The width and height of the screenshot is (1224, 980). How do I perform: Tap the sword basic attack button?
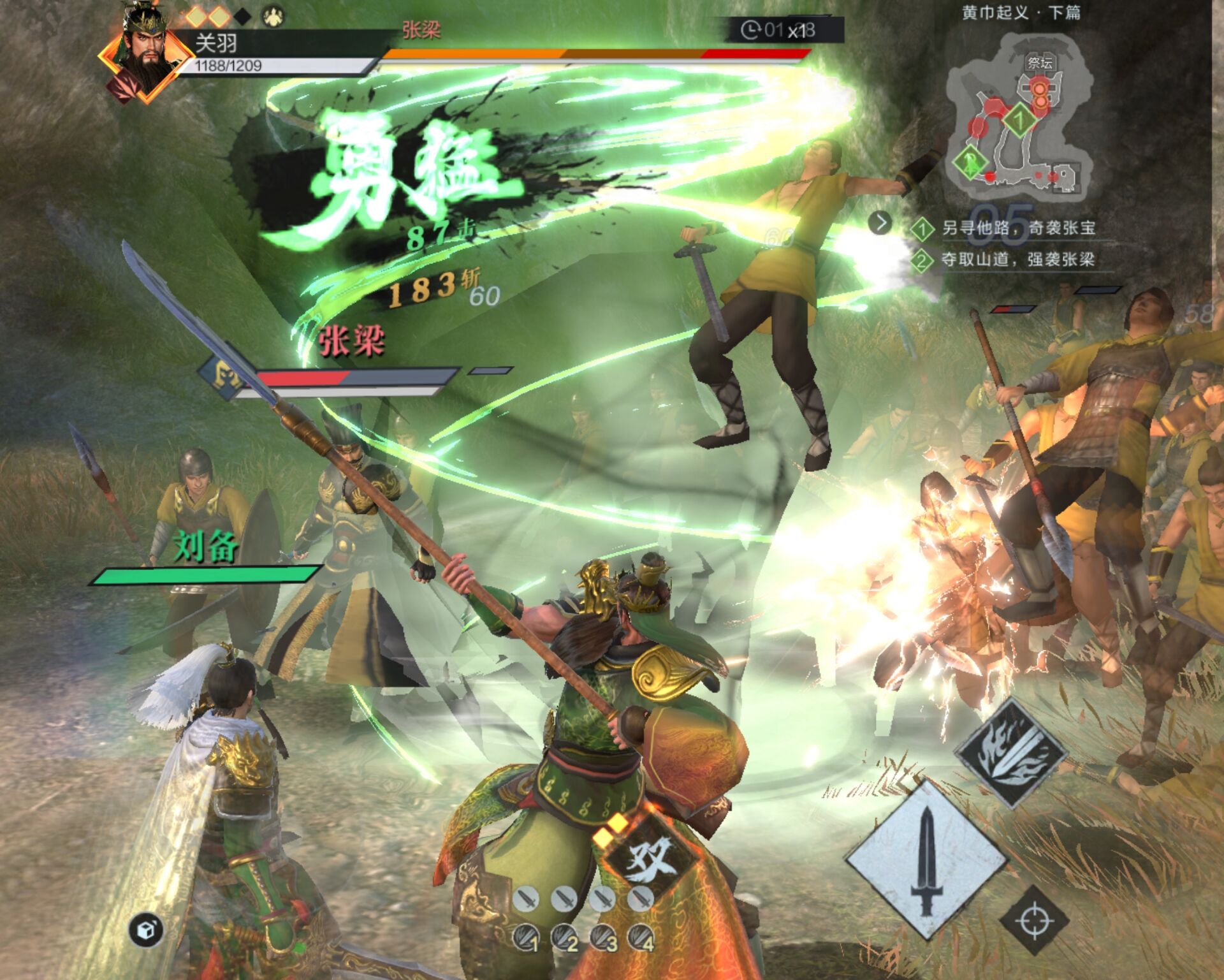(x=926, y=860)
